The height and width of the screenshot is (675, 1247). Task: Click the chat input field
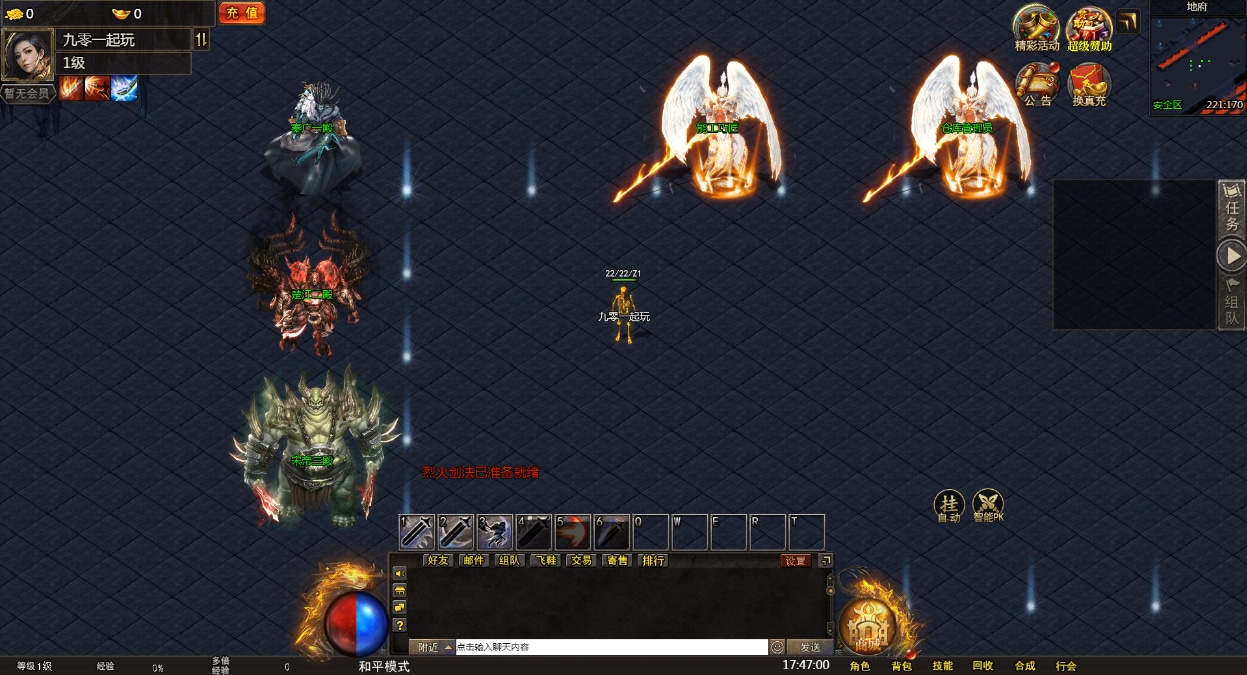[x=610, y=647]
